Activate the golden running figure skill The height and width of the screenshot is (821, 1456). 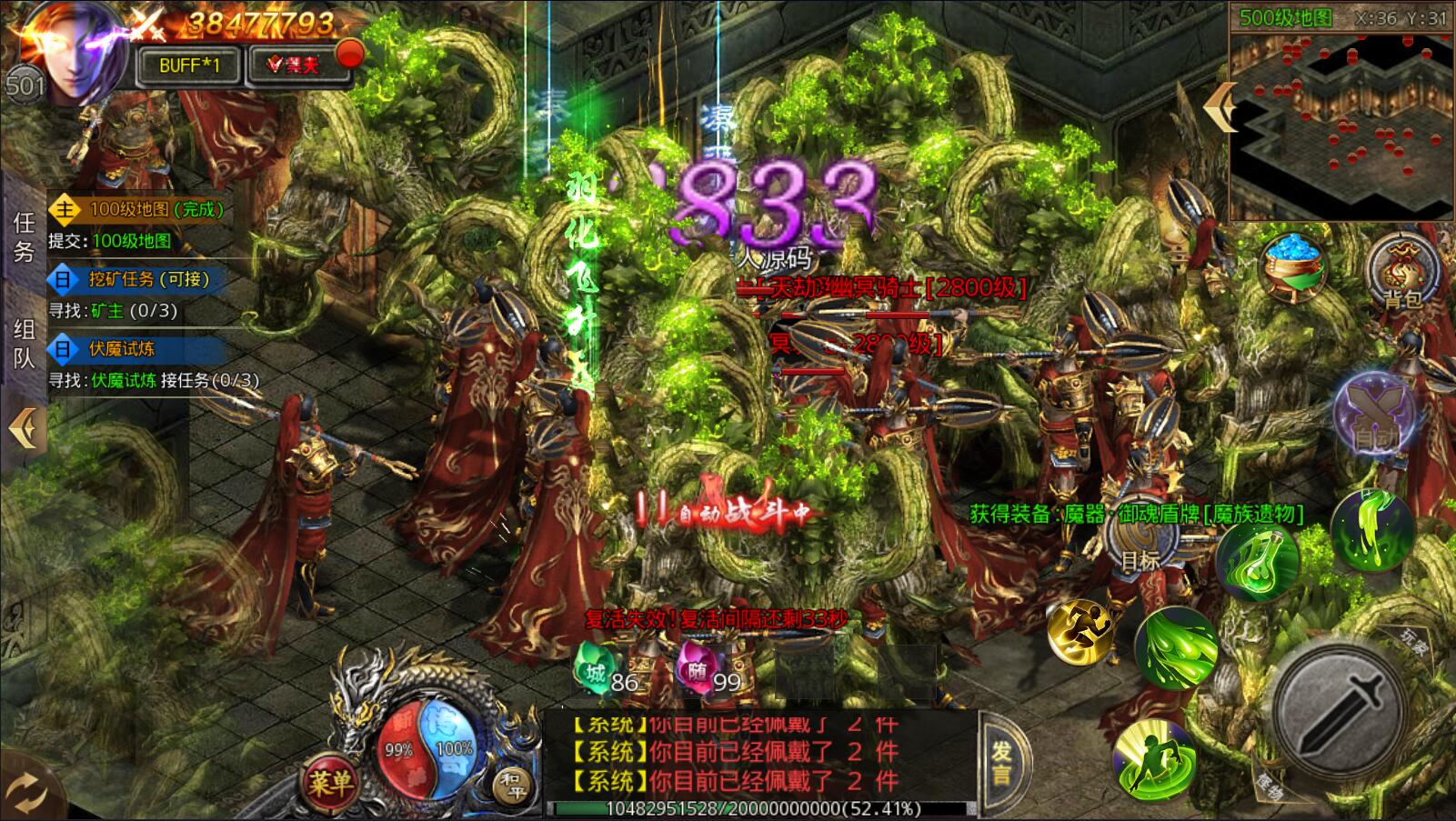(x=1081, y=629)
